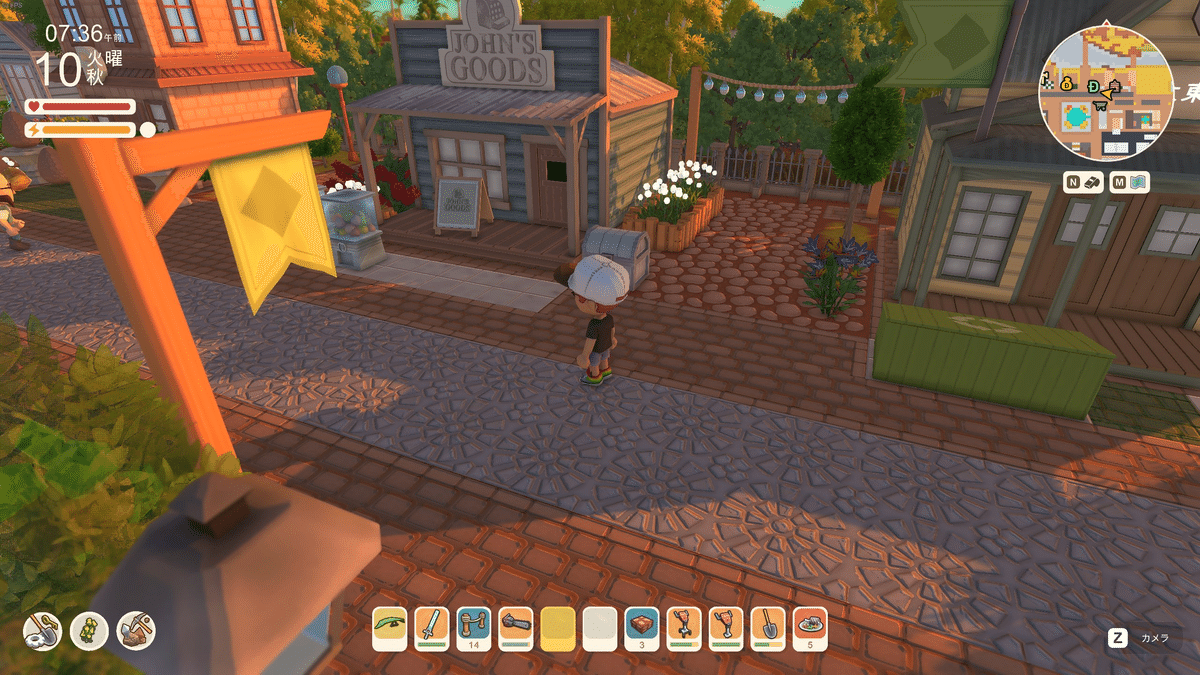Select the food plate stack of 5
The width and height of the screenshot is (1200, 675).
click(809, 628)
